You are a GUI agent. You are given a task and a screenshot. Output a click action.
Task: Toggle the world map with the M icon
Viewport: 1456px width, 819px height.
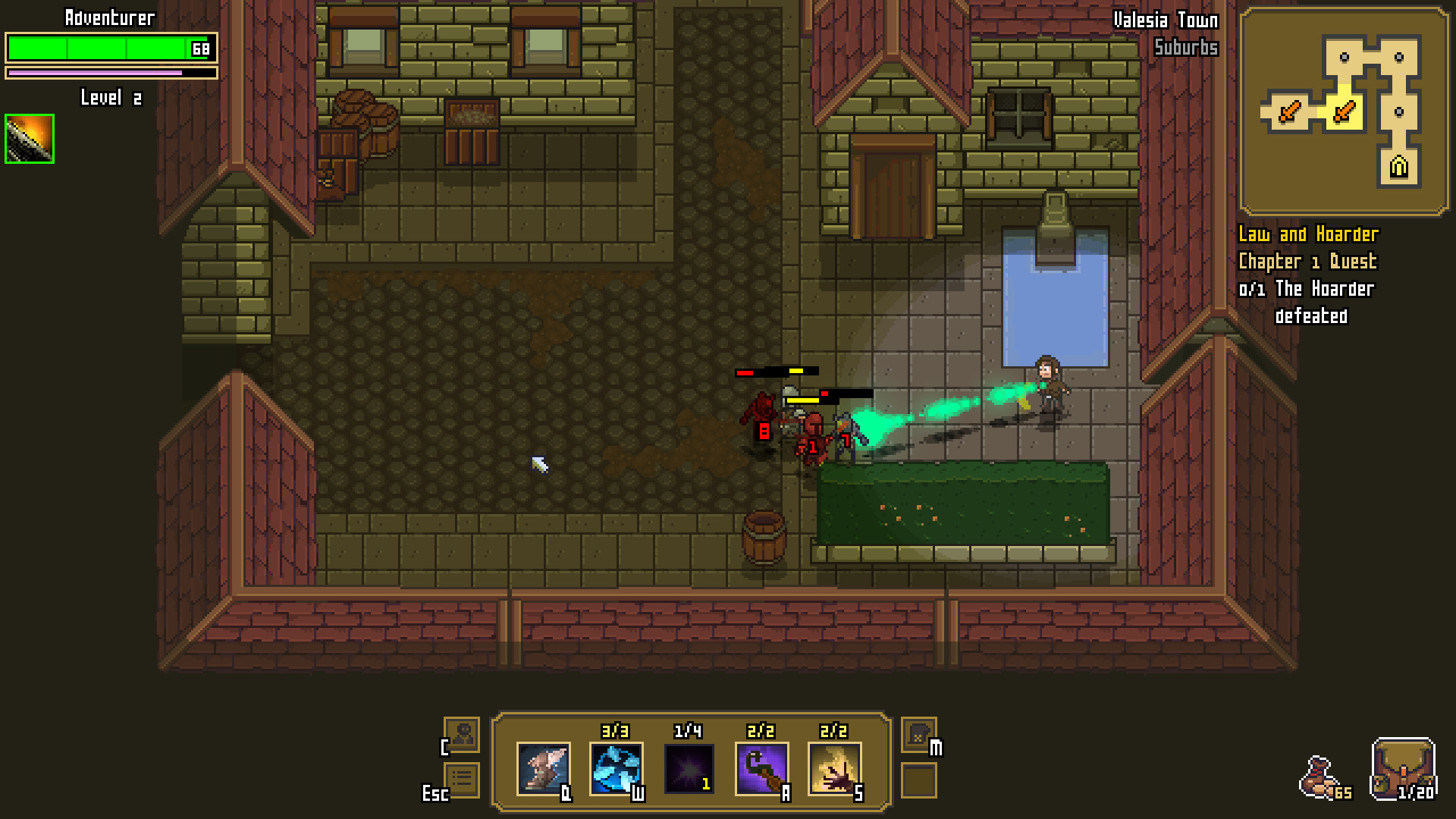(918, 736)
